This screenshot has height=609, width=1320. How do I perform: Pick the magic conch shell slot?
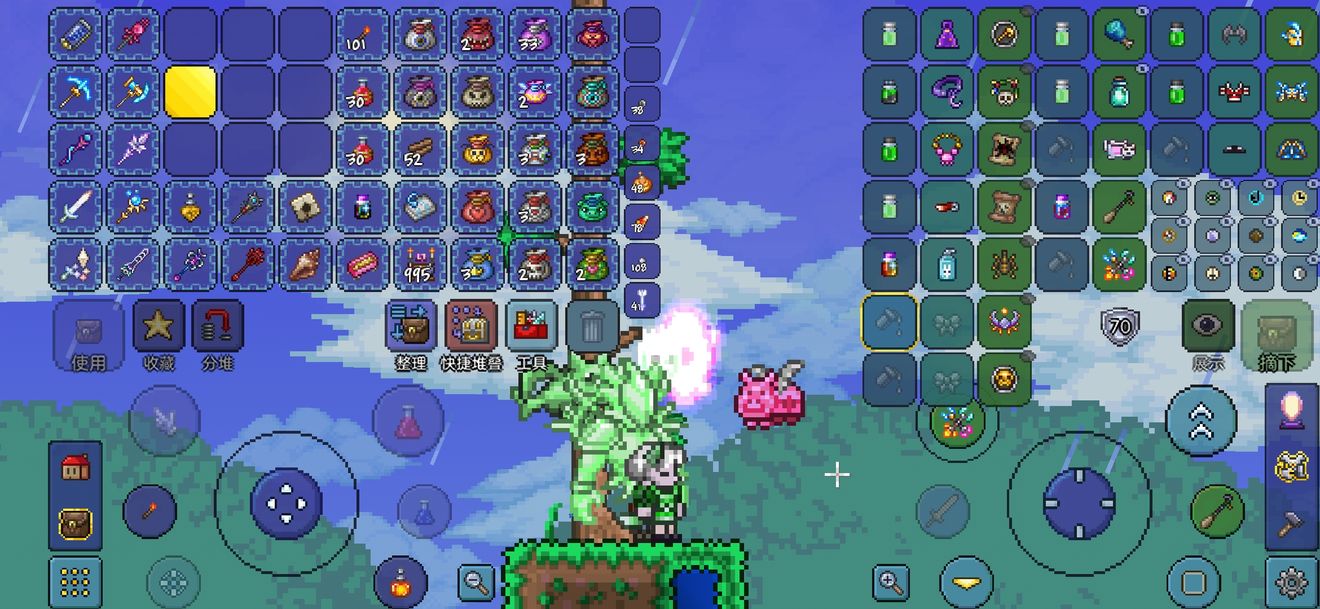tap(306, 265)
